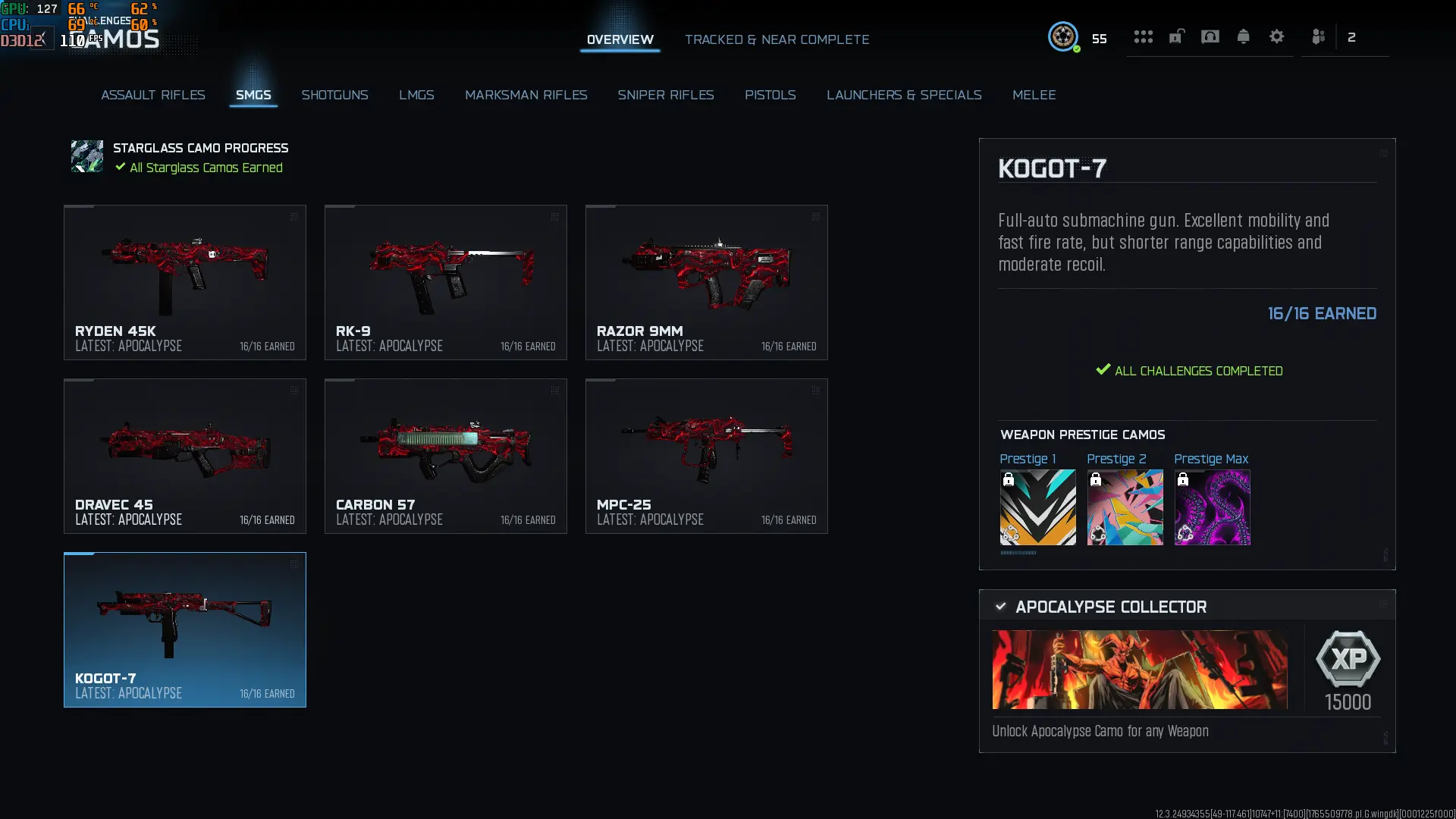This screenshot has height=819, width=1456.
Task: Expand the KOGOT-7 panel corner handle
Action: pos(1383,152)
